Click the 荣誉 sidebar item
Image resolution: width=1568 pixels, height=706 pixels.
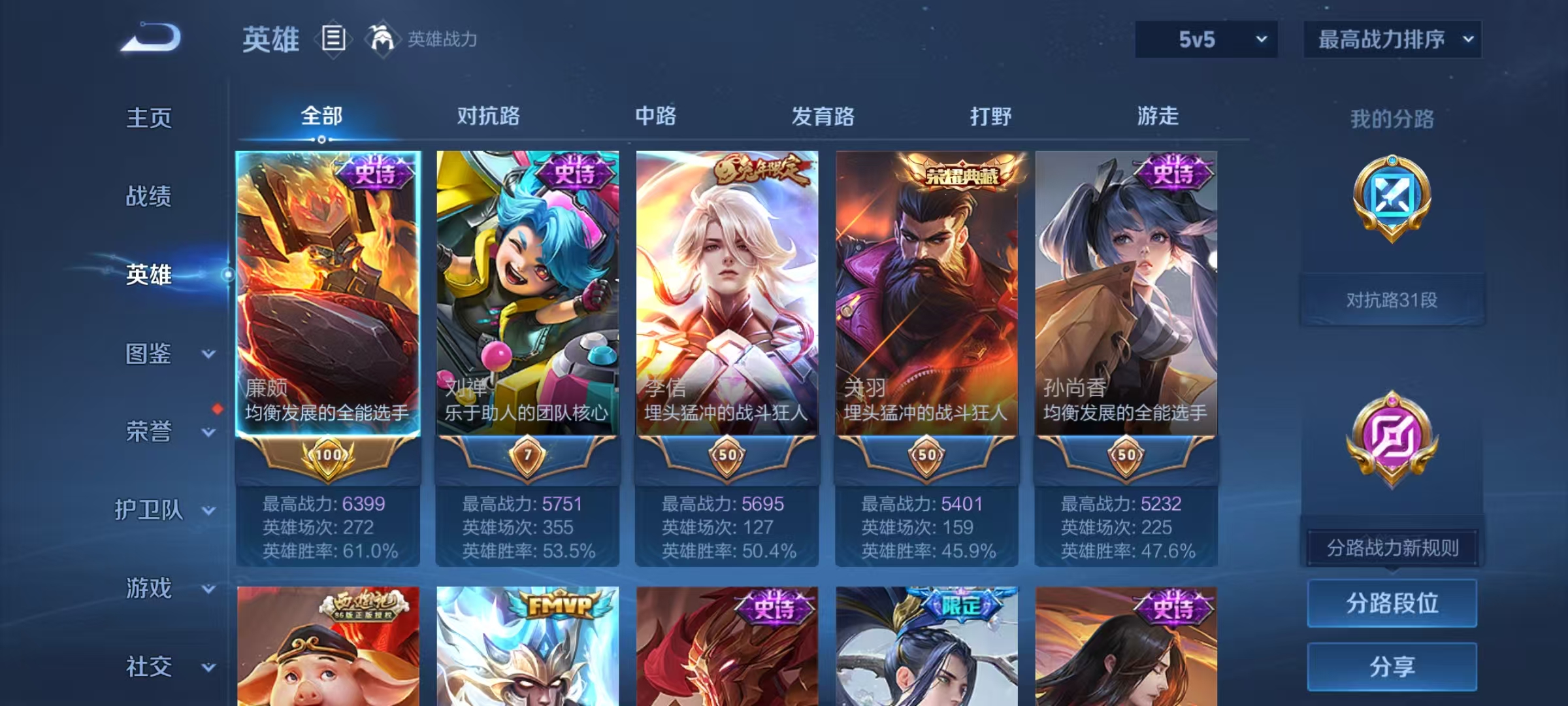[x=147, y=431]
